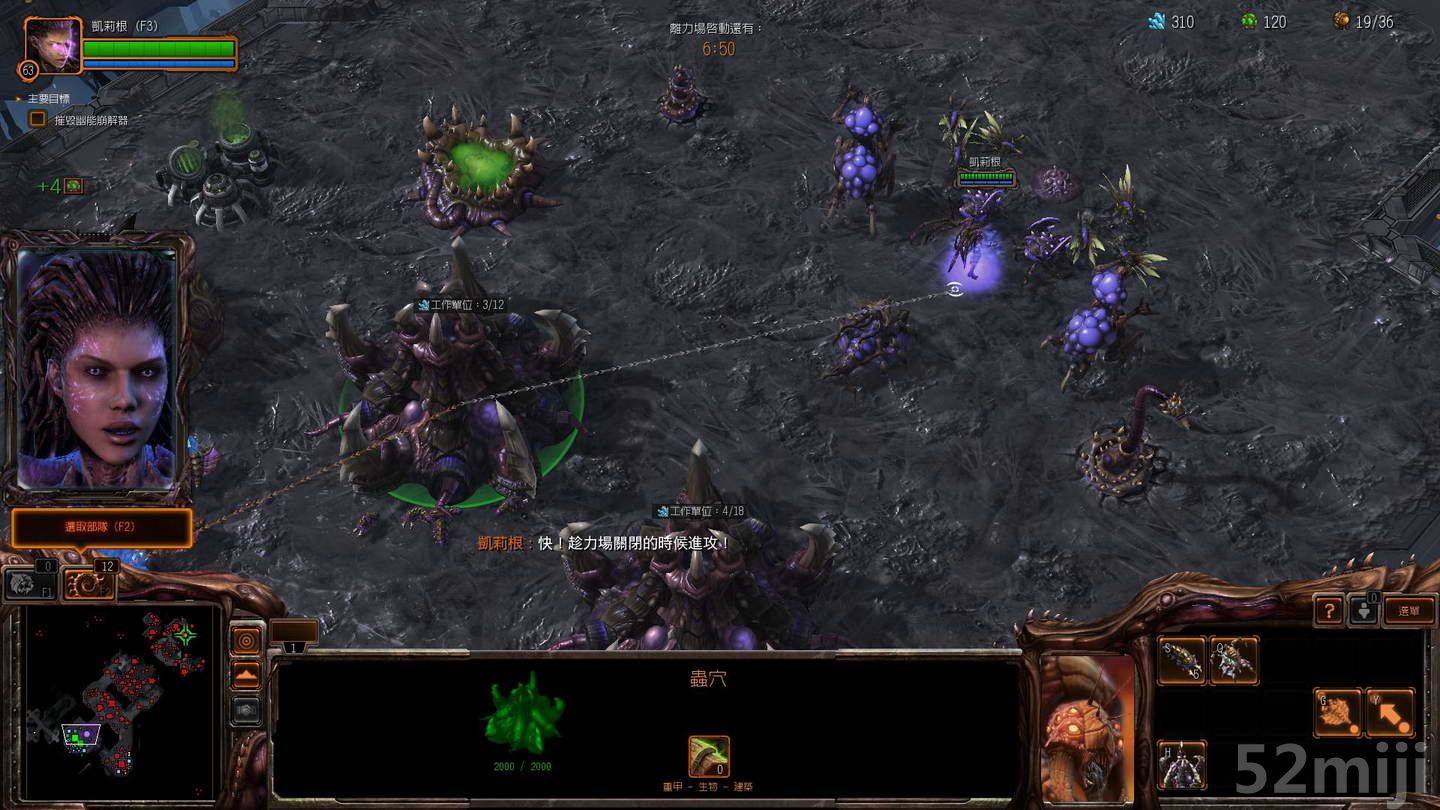Toggle the camera follow button near the minimap
Viewport: 1440px width, 810px height.
click(x=247, y=710)
